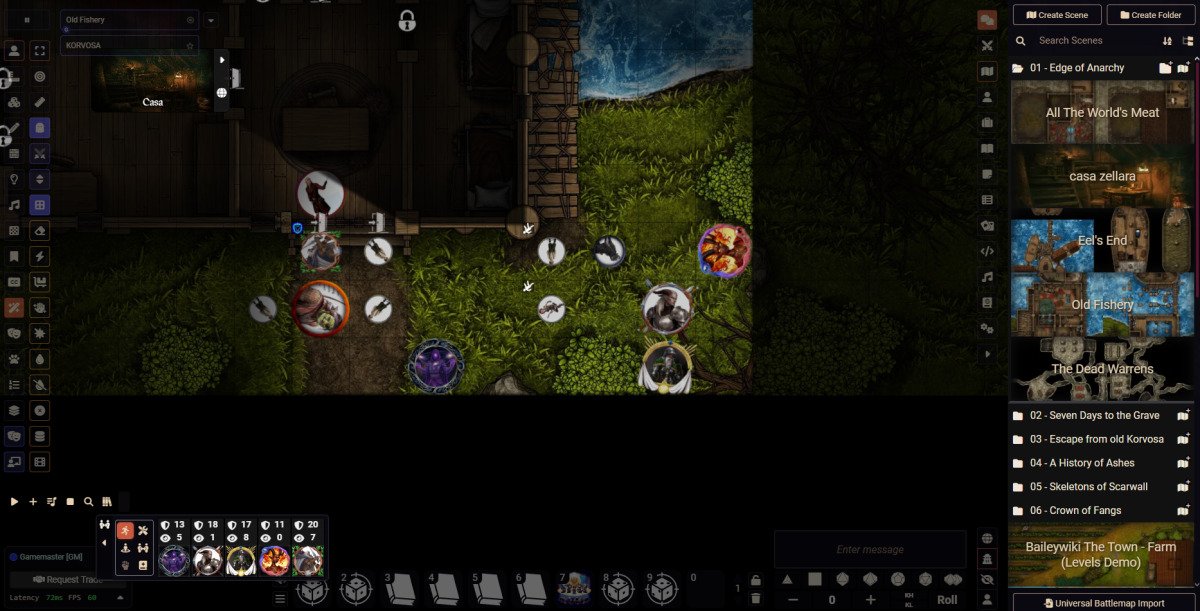Choose The Dead Warrens scene

coord(1102,369)
